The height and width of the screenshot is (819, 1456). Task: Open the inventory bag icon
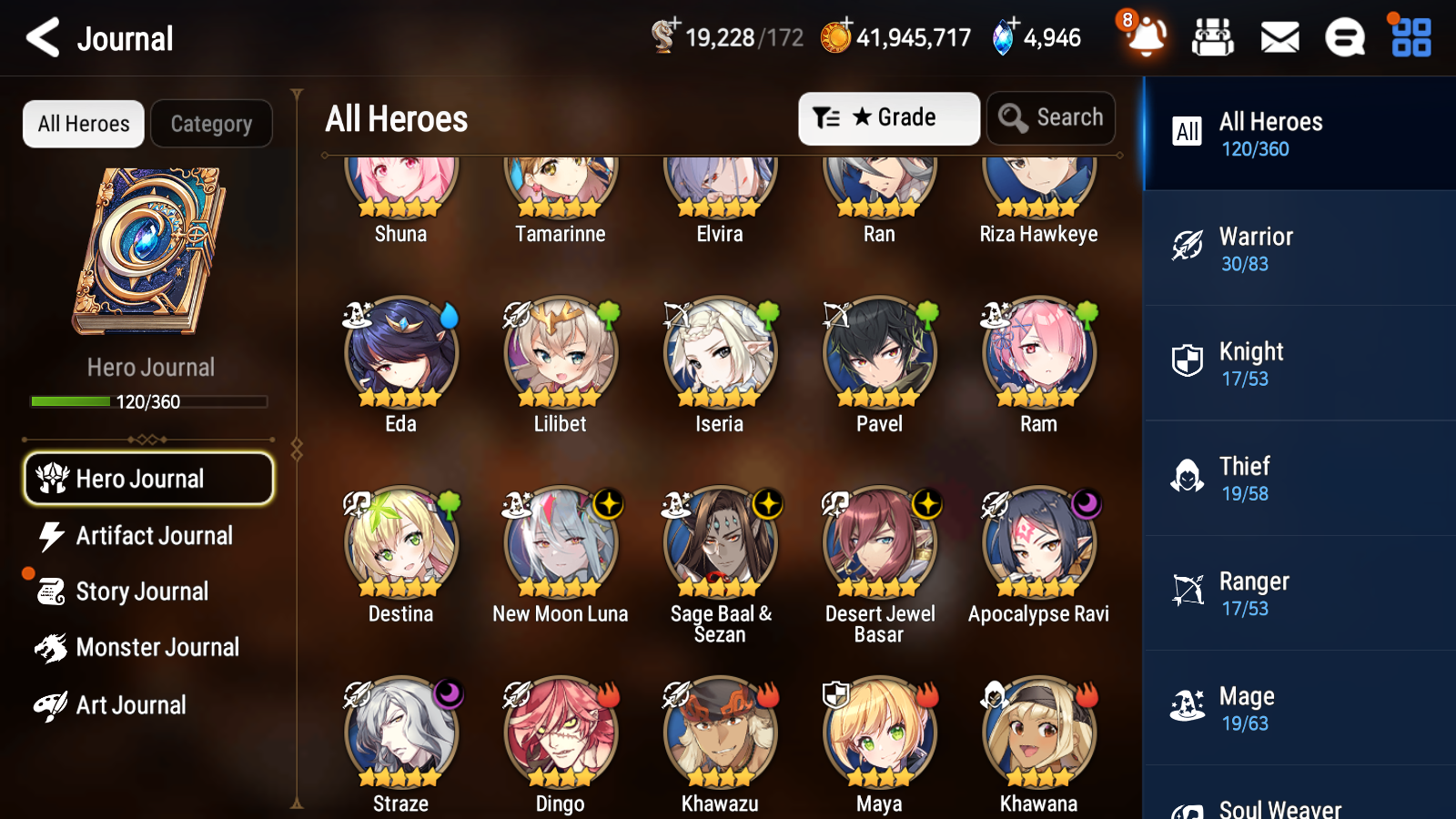1214,37
